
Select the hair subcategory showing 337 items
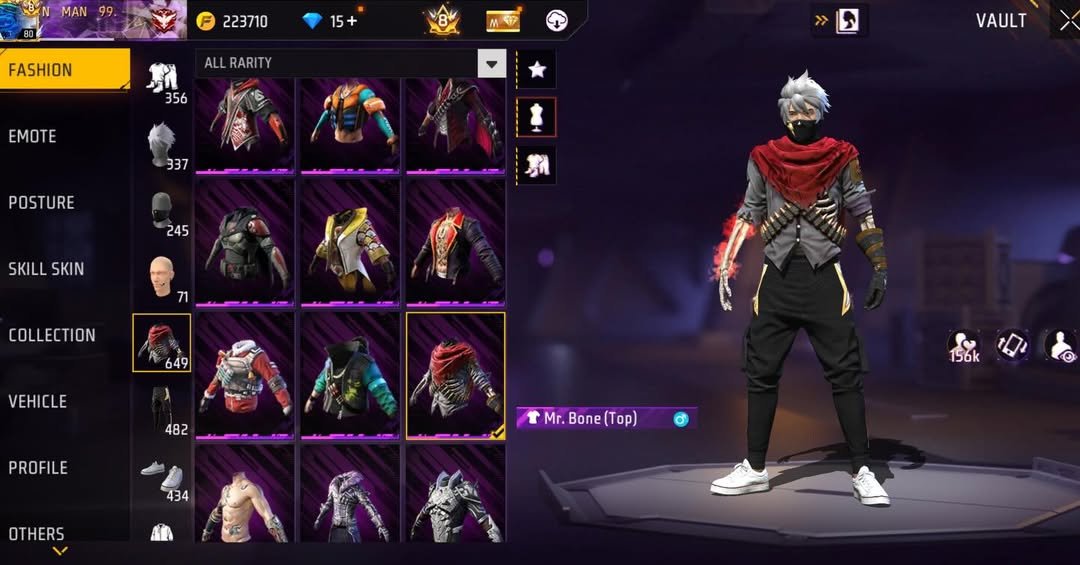click(x=162, y=145)
